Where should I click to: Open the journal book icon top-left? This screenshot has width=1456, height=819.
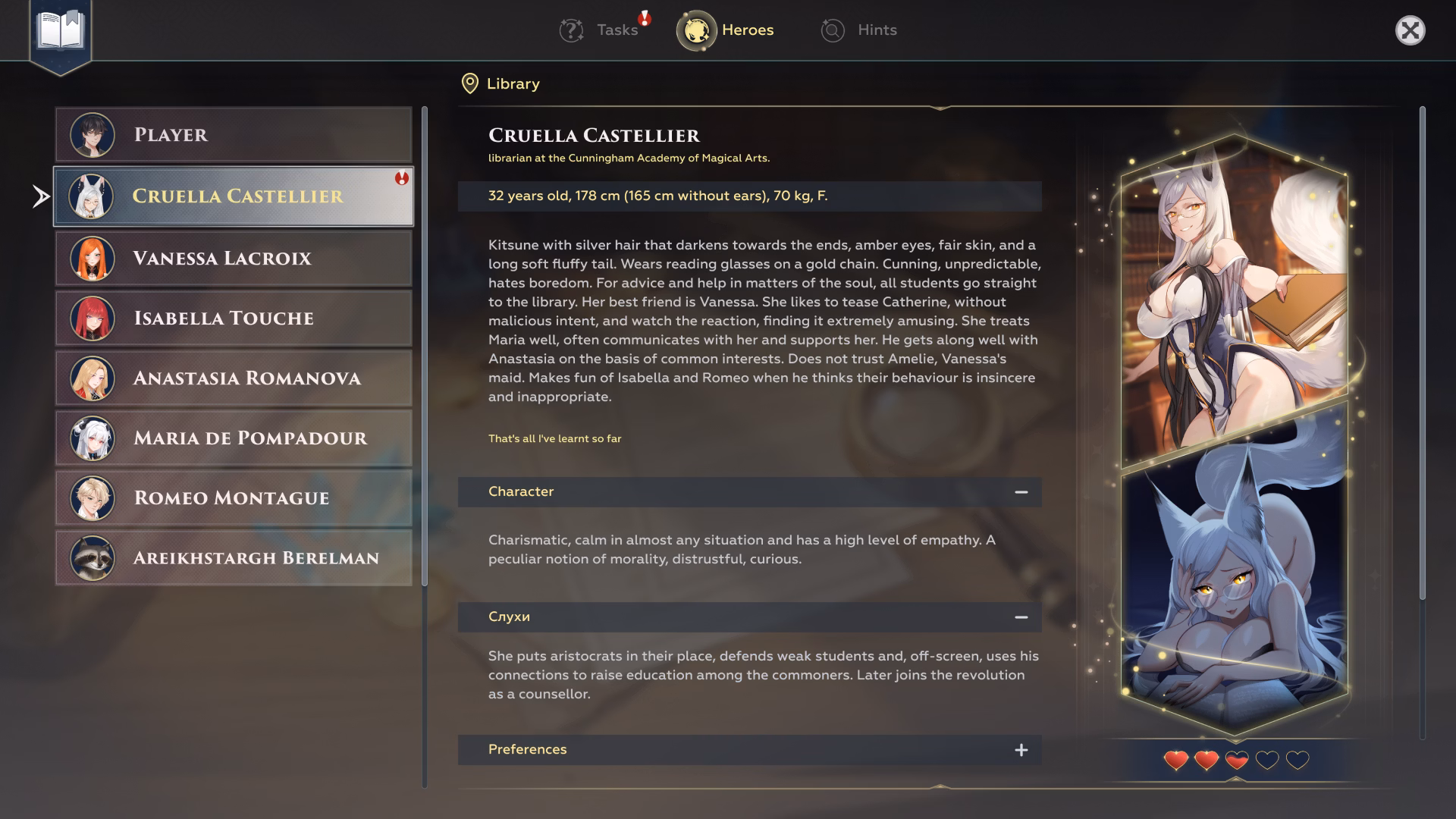[59, 31]
